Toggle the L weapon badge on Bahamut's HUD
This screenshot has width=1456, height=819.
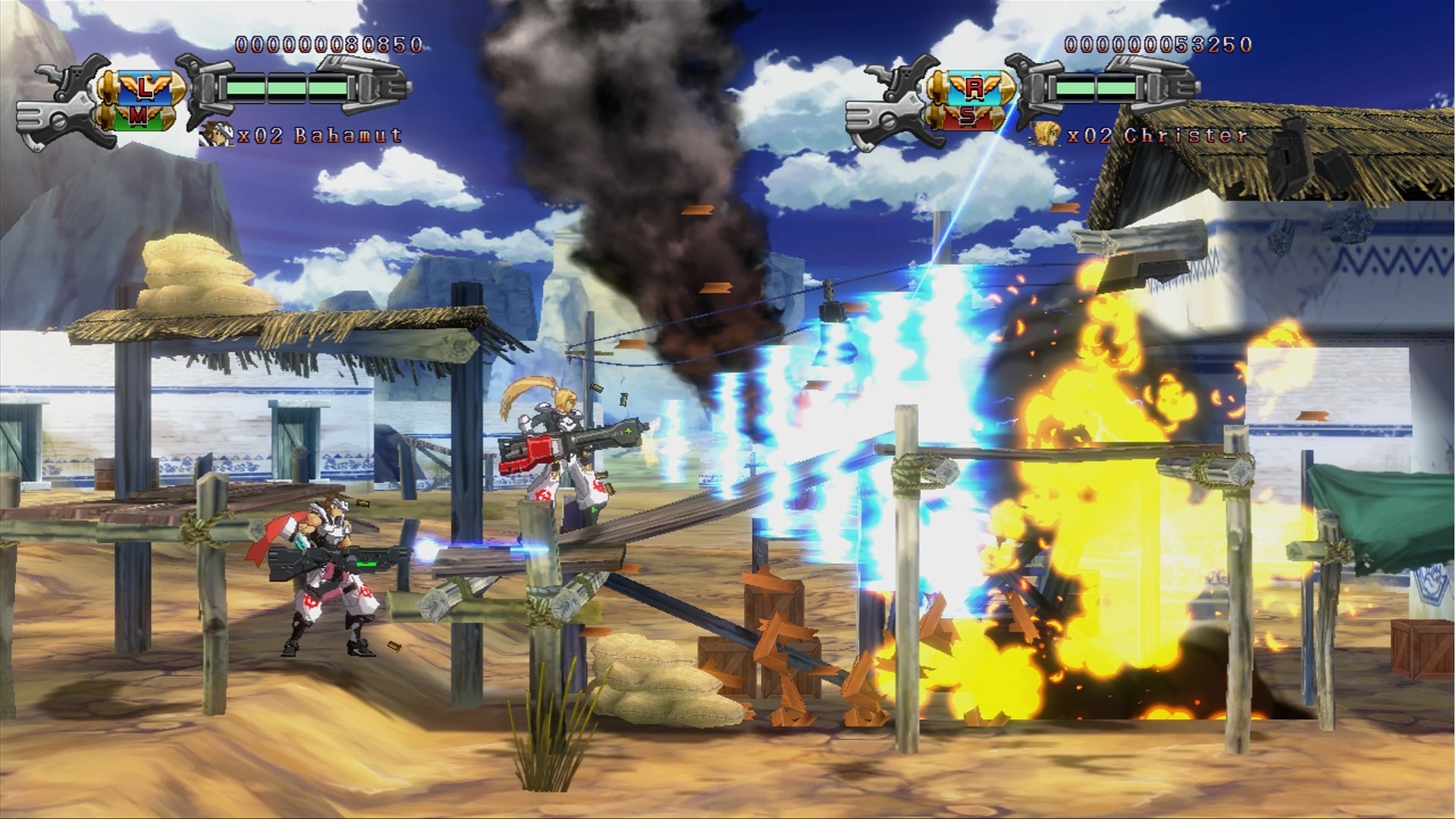pyautogui.click(x=140, y=89)
